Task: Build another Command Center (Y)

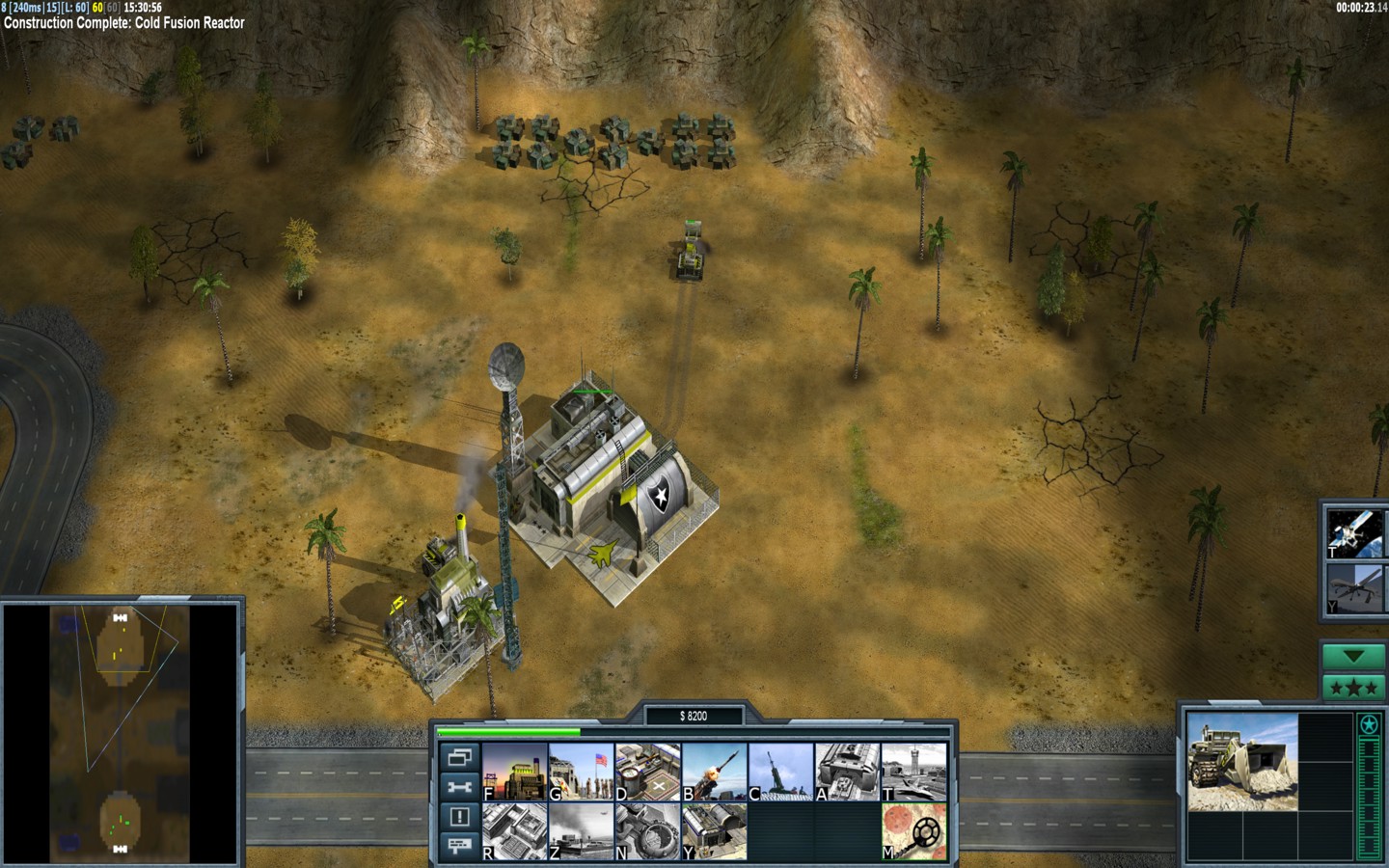Action: pos(715,831)
